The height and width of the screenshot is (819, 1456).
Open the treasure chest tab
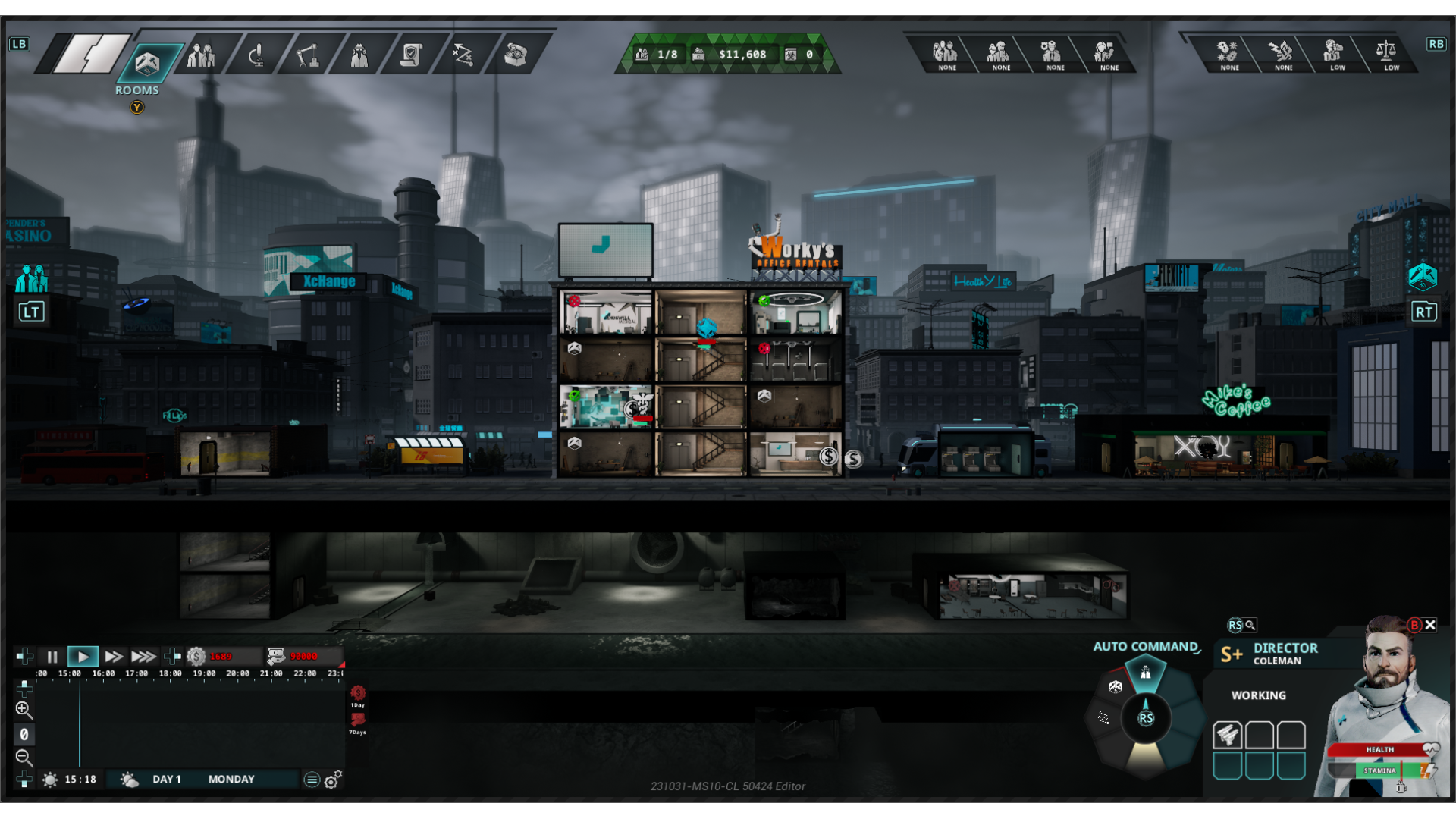click(x=516, y=55)
